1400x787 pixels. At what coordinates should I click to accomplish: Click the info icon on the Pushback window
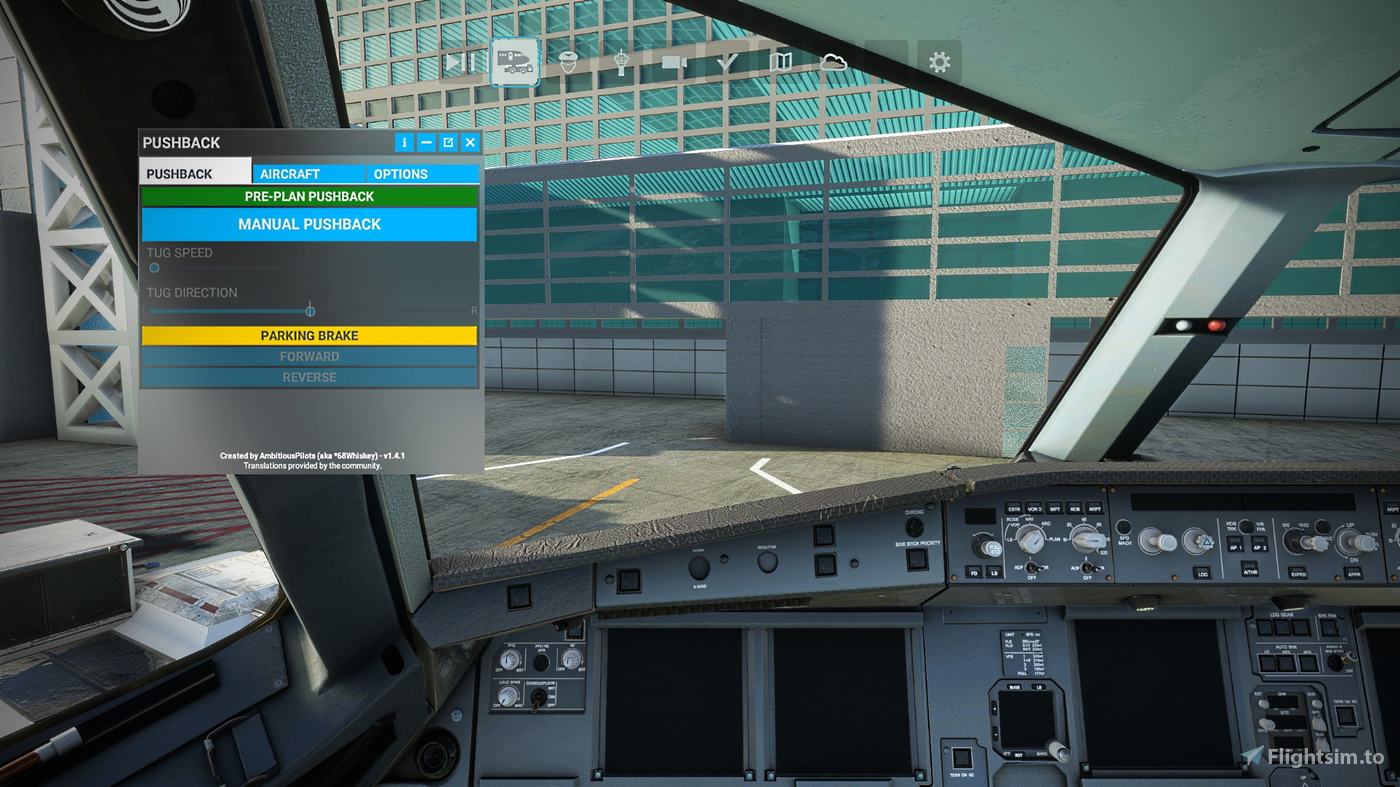[404, 142]
